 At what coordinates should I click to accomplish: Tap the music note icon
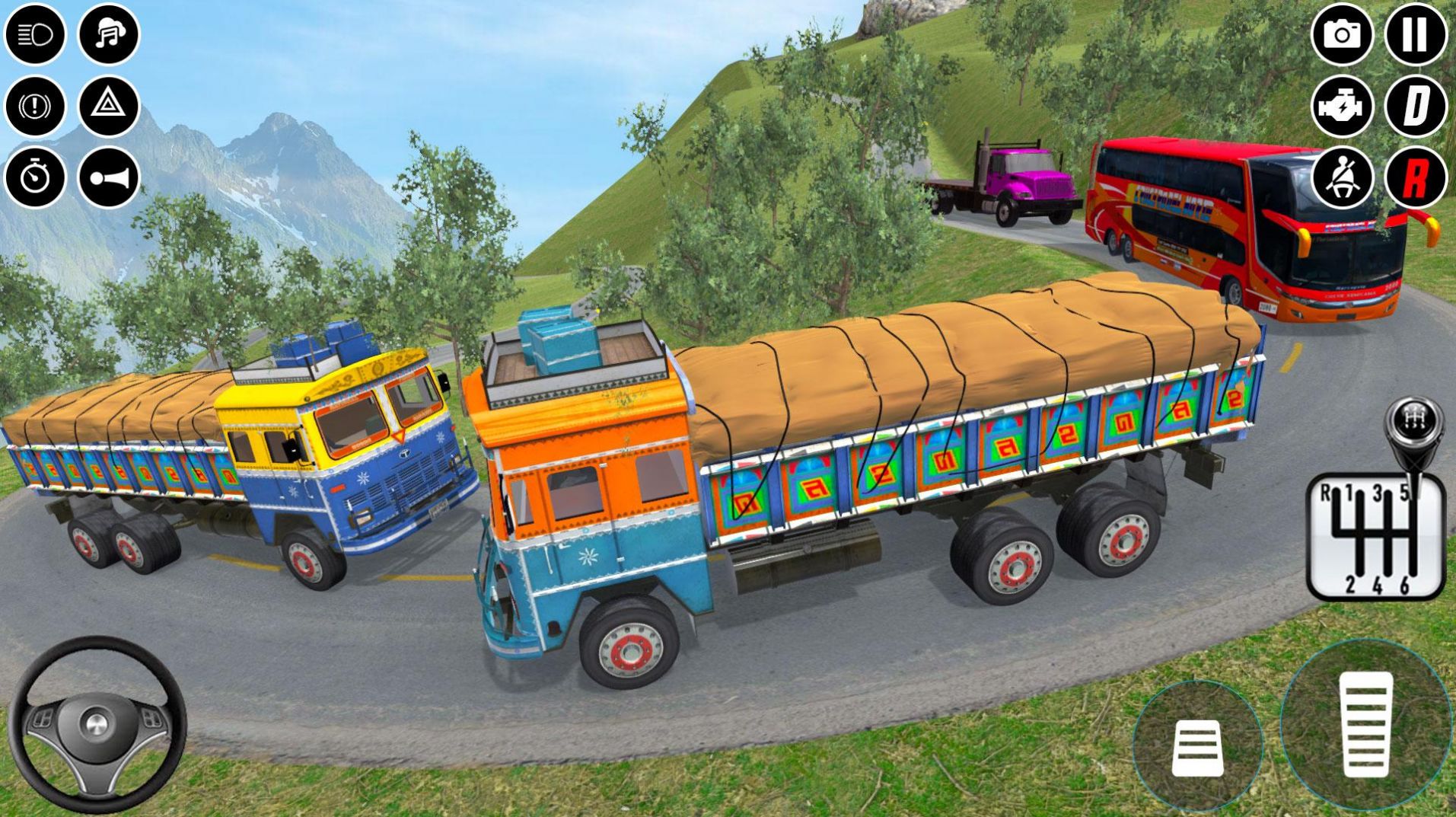click(109, 34)
